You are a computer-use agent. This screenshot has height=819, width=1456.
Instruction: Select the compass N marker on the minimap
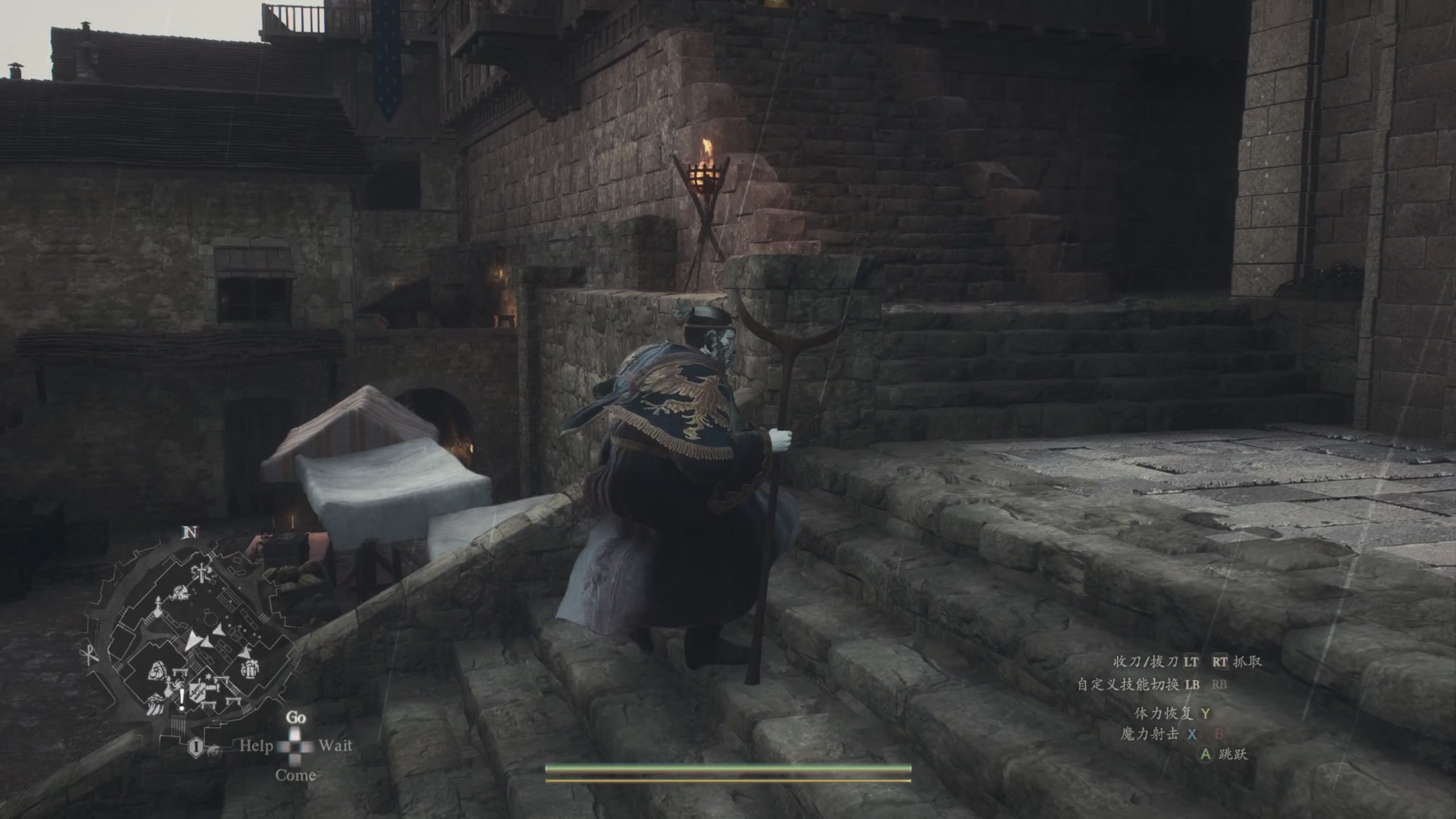(191, 532)
